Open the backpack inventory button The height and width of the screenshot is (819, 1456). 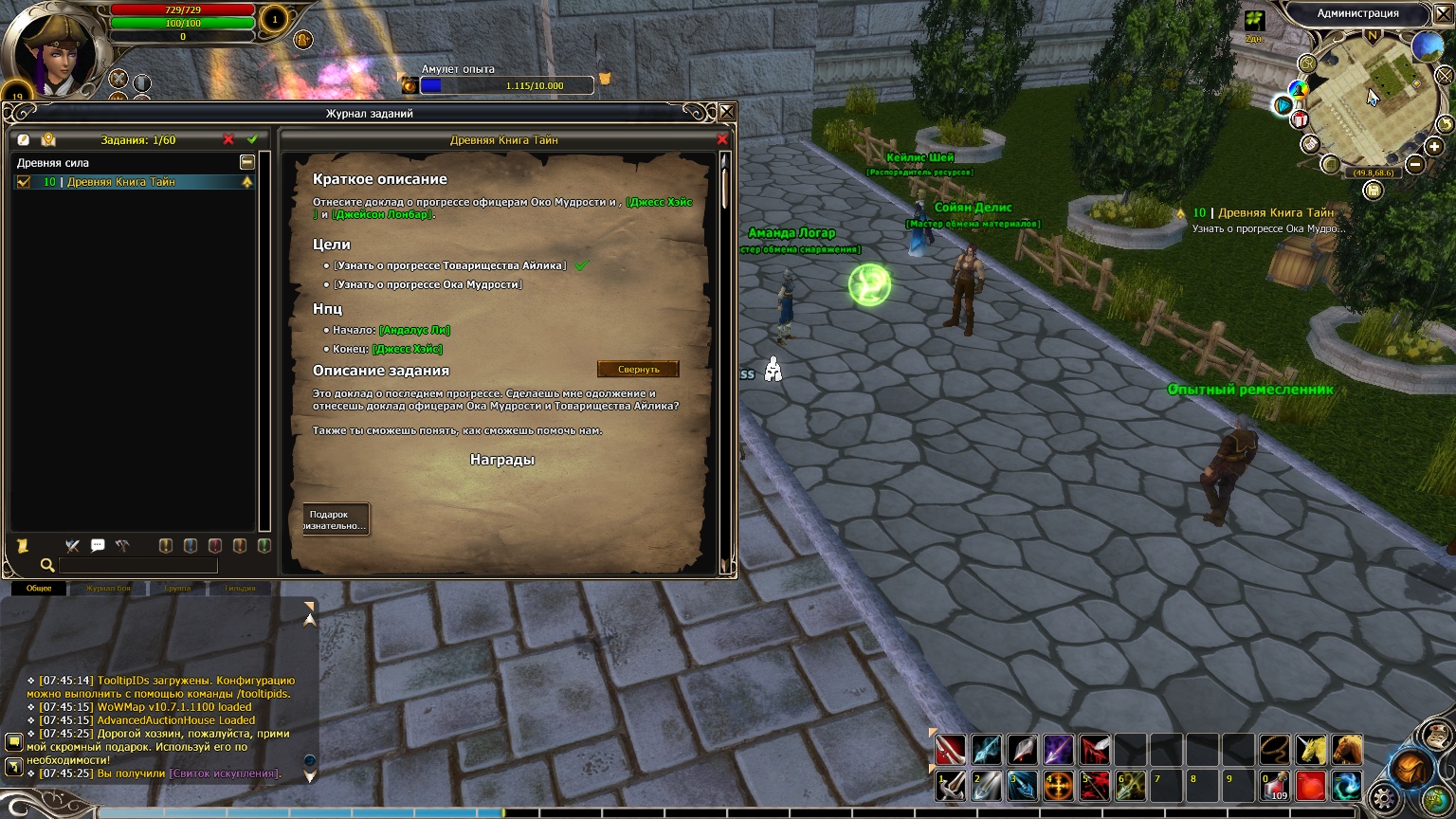click(1411, 768)
